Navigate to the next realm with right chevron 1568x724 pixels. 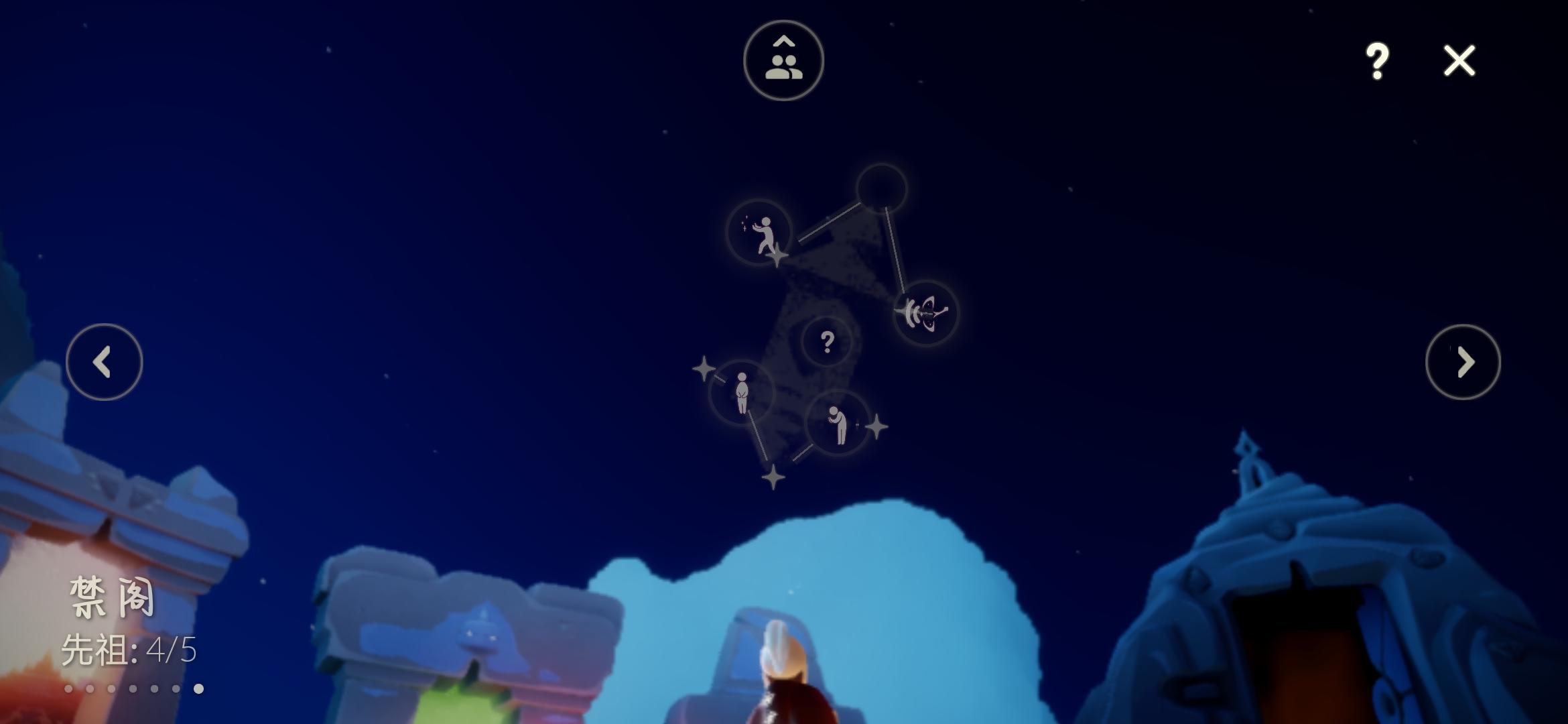[x=1463, y=362]
